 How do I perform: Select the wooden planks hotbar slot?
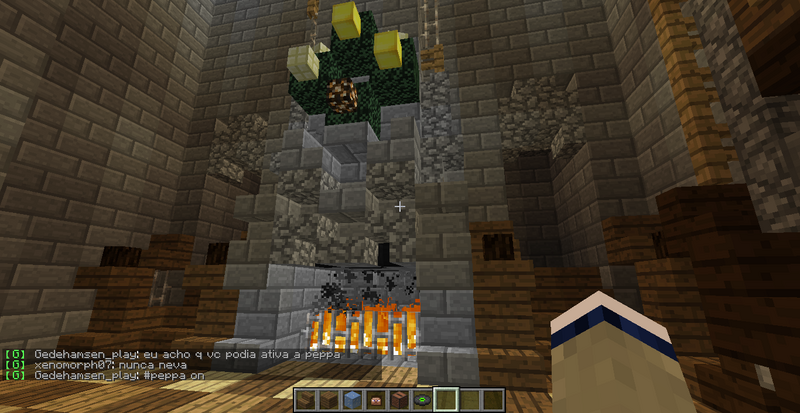[x=328, y=400]
